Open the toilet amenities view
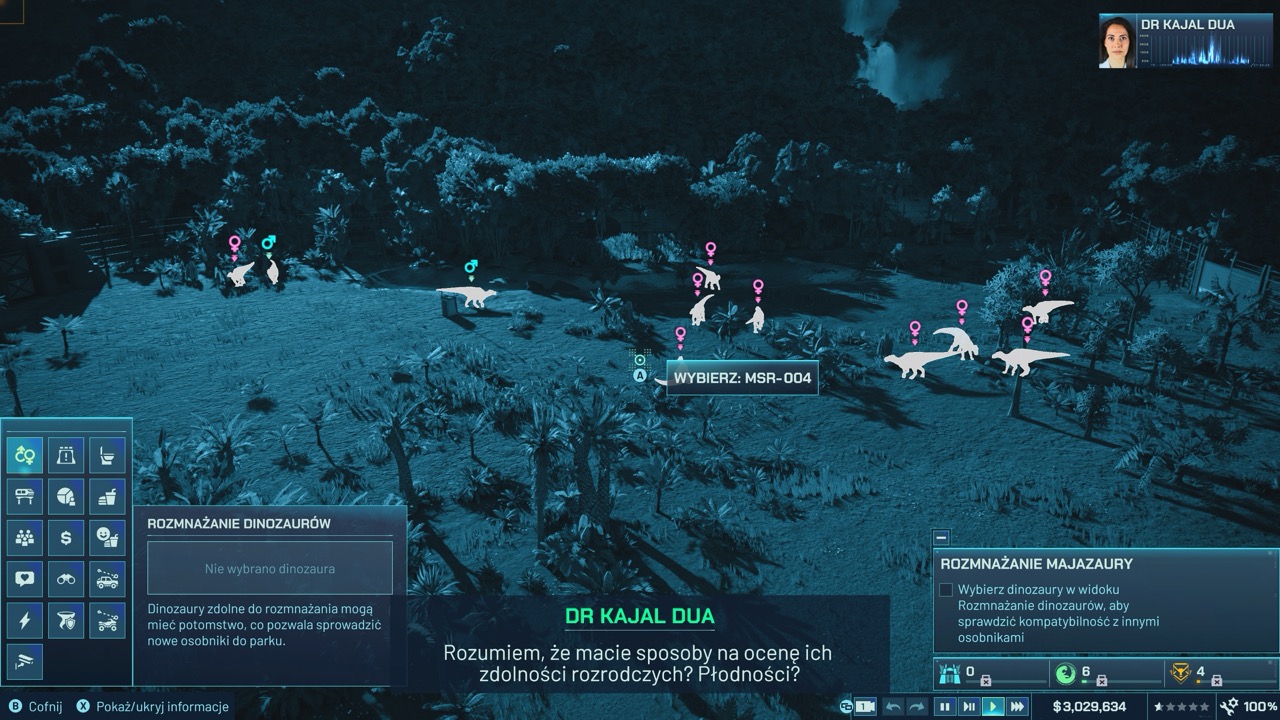Viewport: 1280px width, 720px height. coord(107,455)
